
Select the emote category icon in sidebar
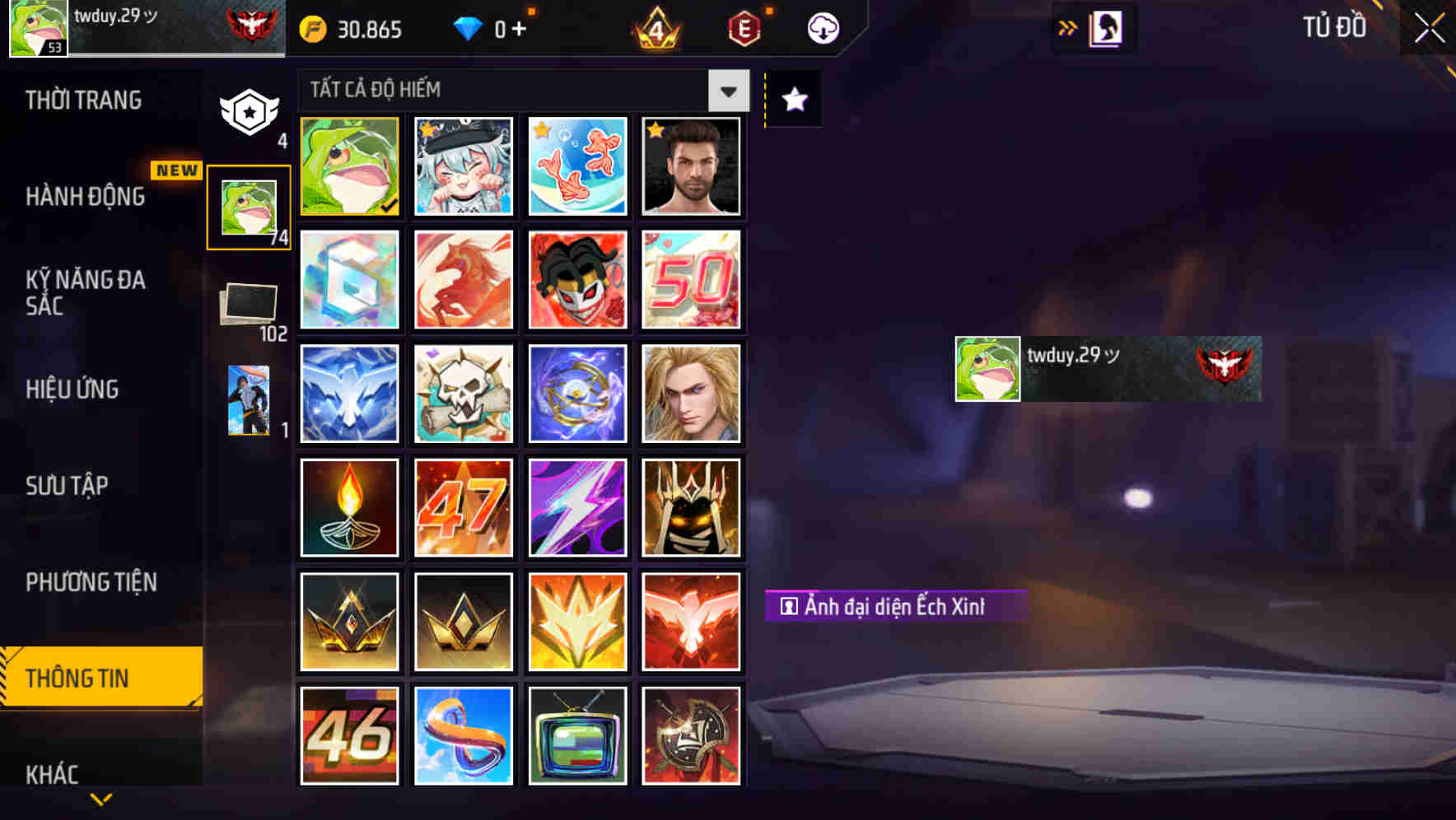point(248,401)
